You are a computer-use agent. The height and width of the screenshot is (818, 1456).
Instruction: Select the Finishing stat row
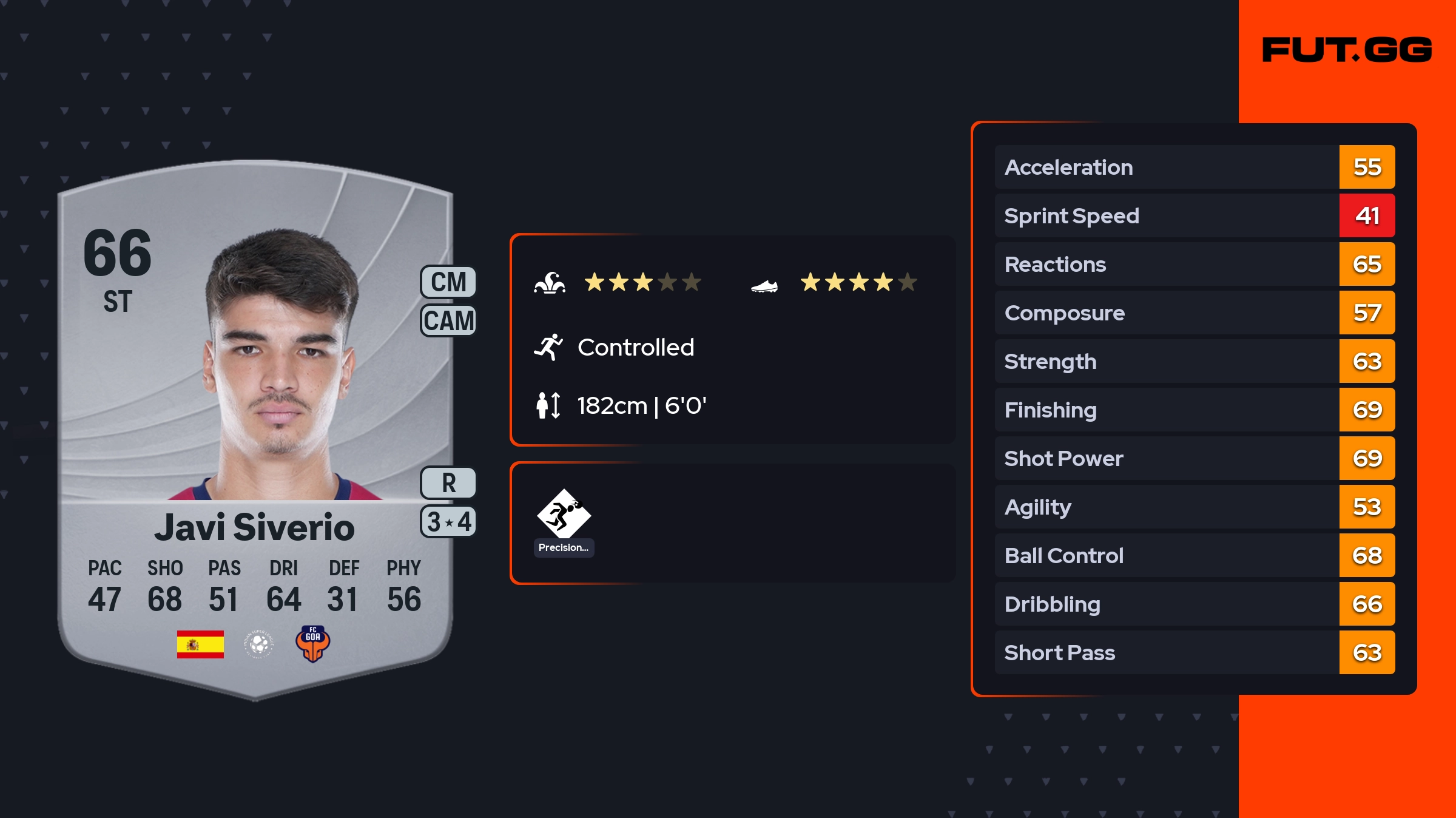pos(1194,410)
